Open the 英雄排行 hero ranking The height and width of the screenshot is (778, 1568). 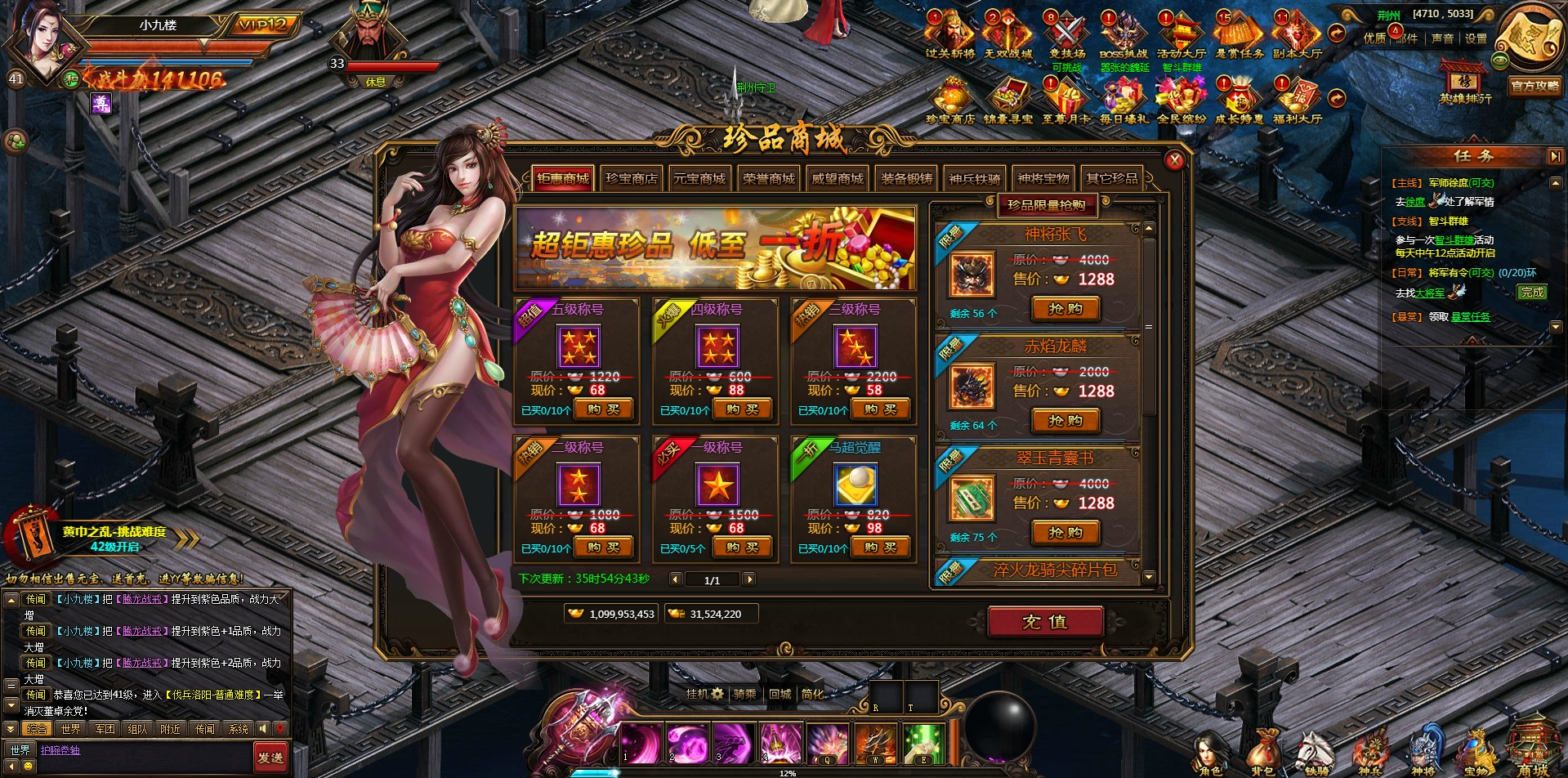click(x=1465, y=83)
